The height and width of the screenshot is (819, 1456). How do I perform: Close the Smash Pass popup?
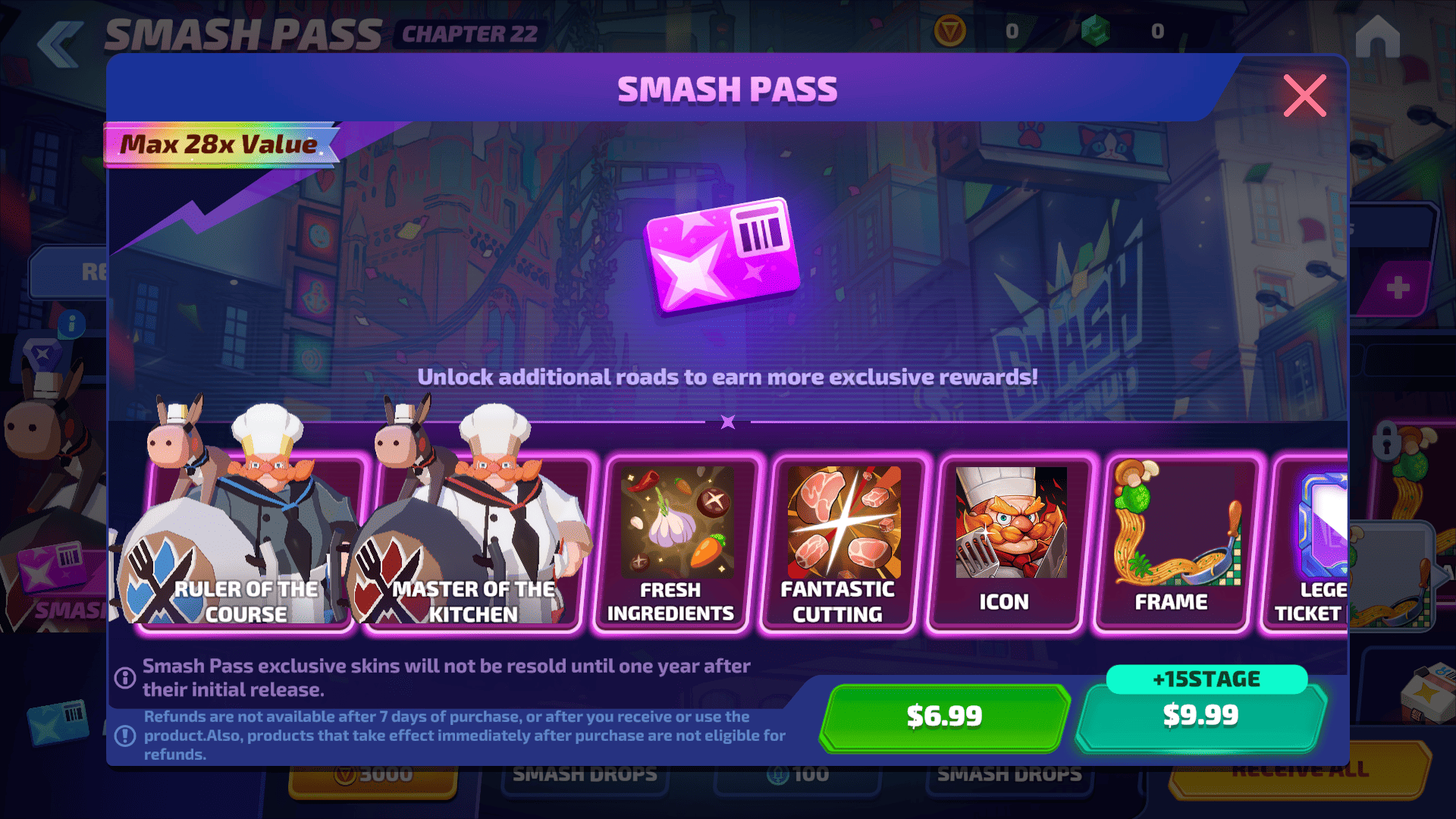click(x=1304, y=96)
